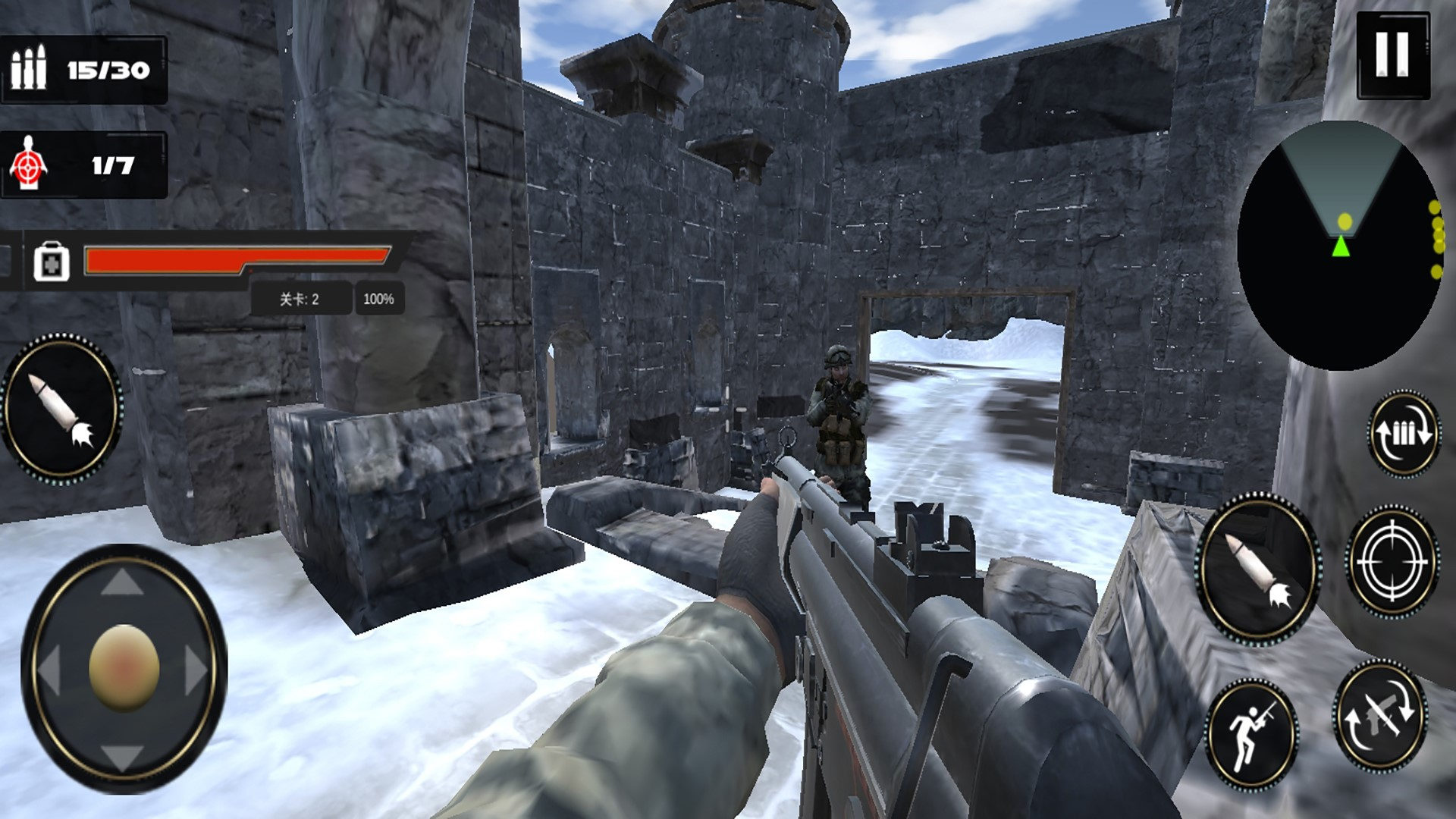Pause the game with the pause button
Screen dimensions: 1456x819
click(x=1392, y=55)
